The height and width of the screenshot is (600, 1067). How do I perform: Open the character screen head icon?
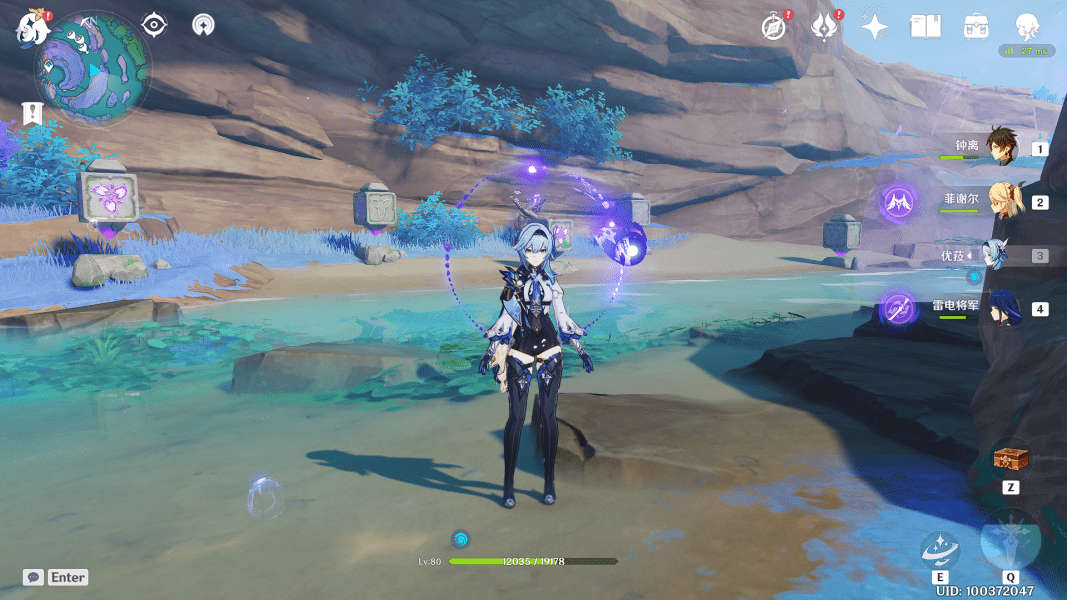[1026, 27]
